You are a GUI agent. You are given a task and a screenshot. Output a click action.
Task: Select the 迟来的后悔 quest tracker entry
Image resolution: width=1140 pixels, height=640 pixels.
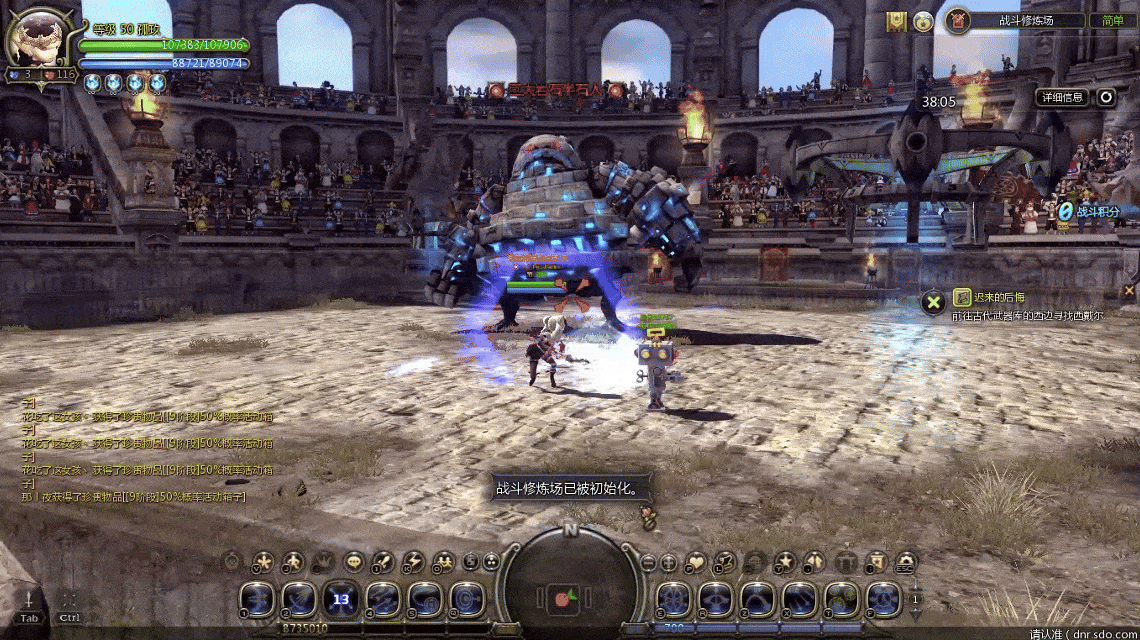click(1000, 297)
